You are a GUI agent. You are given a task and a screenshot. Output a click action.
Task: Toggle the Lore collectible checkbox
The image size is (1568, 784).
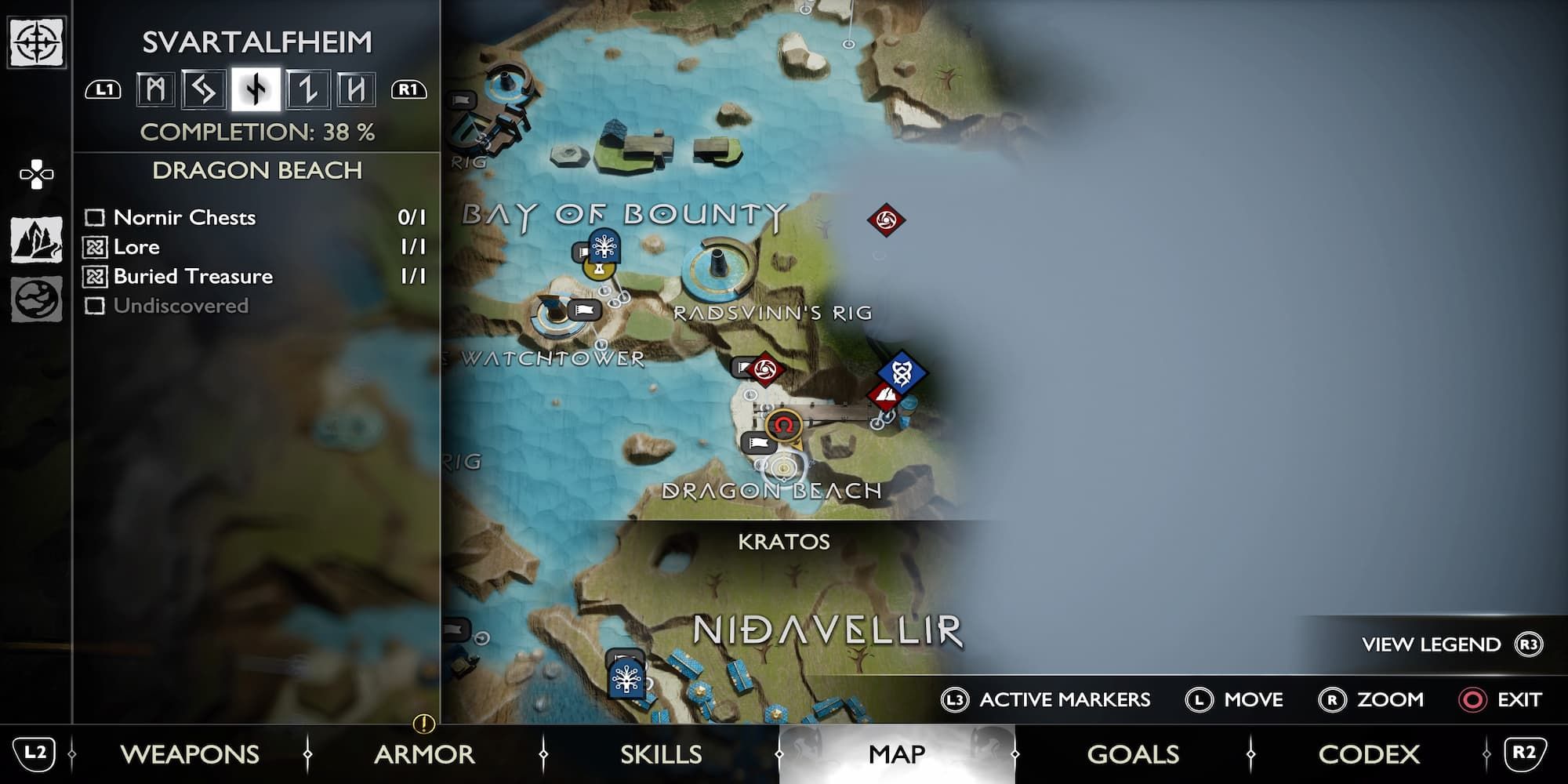(96, 247)
